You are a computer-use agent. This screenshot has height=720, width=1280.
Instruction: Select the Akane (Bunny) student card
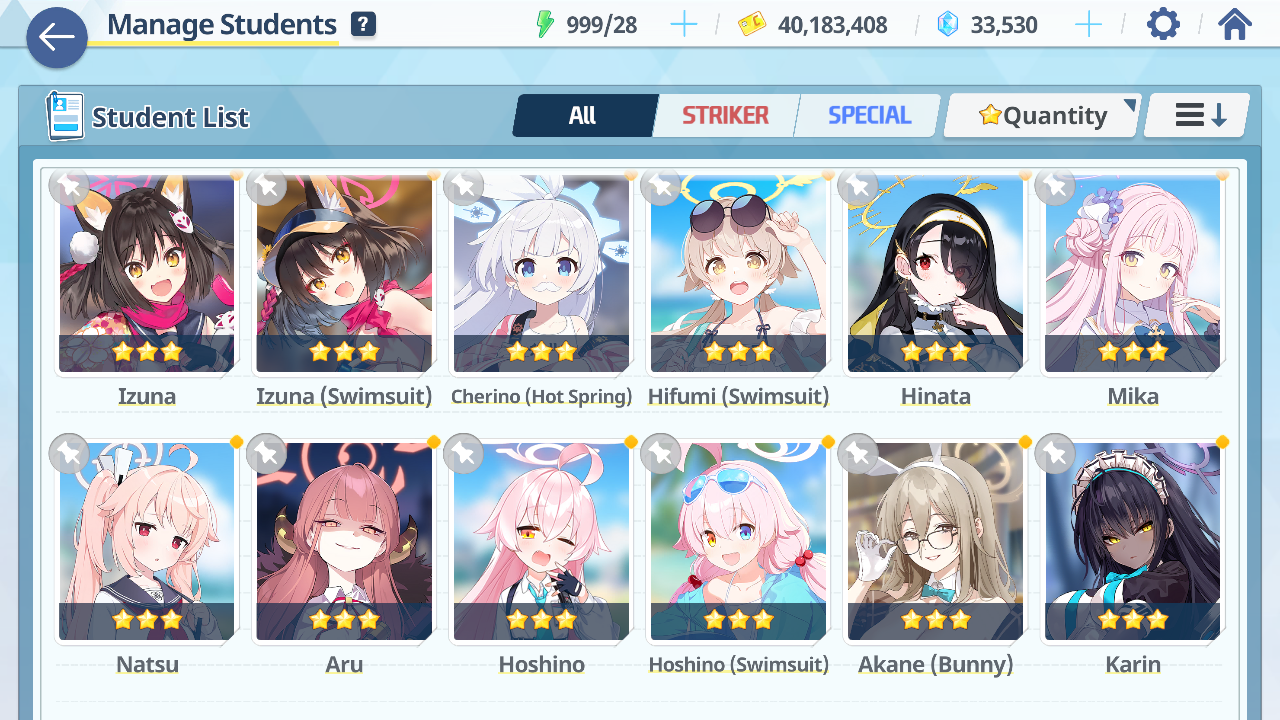[935, 543]
